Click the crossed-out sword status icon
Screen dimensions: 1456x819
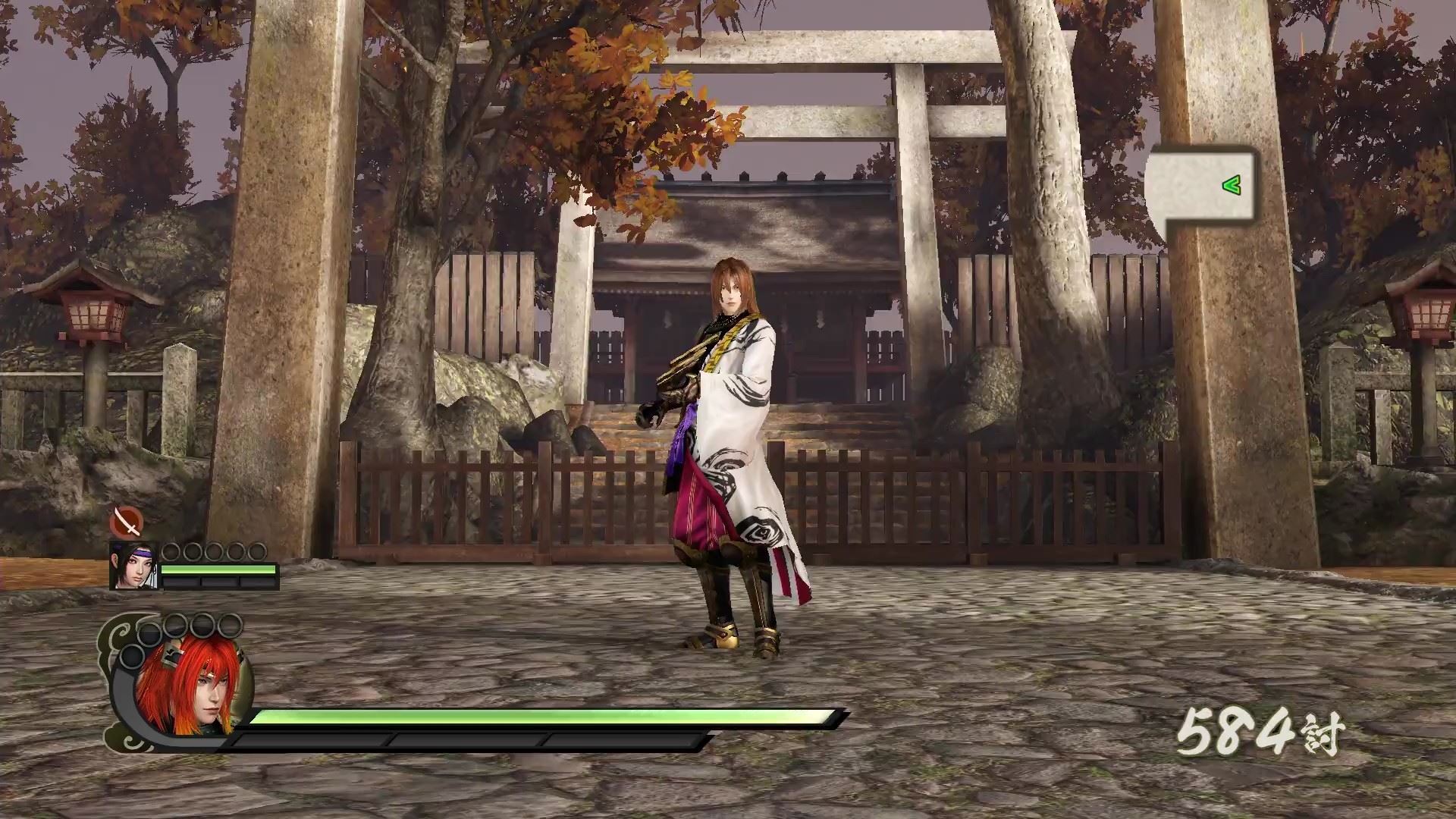point(127,522)
